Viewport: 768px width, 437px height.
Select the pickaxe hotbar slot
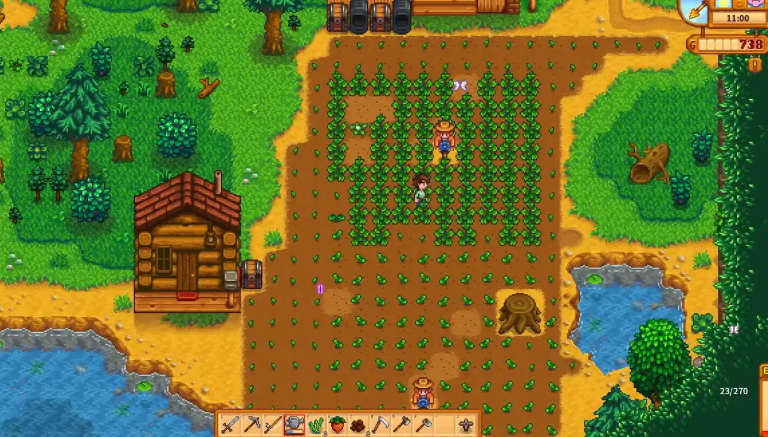[x=252, y=425]
